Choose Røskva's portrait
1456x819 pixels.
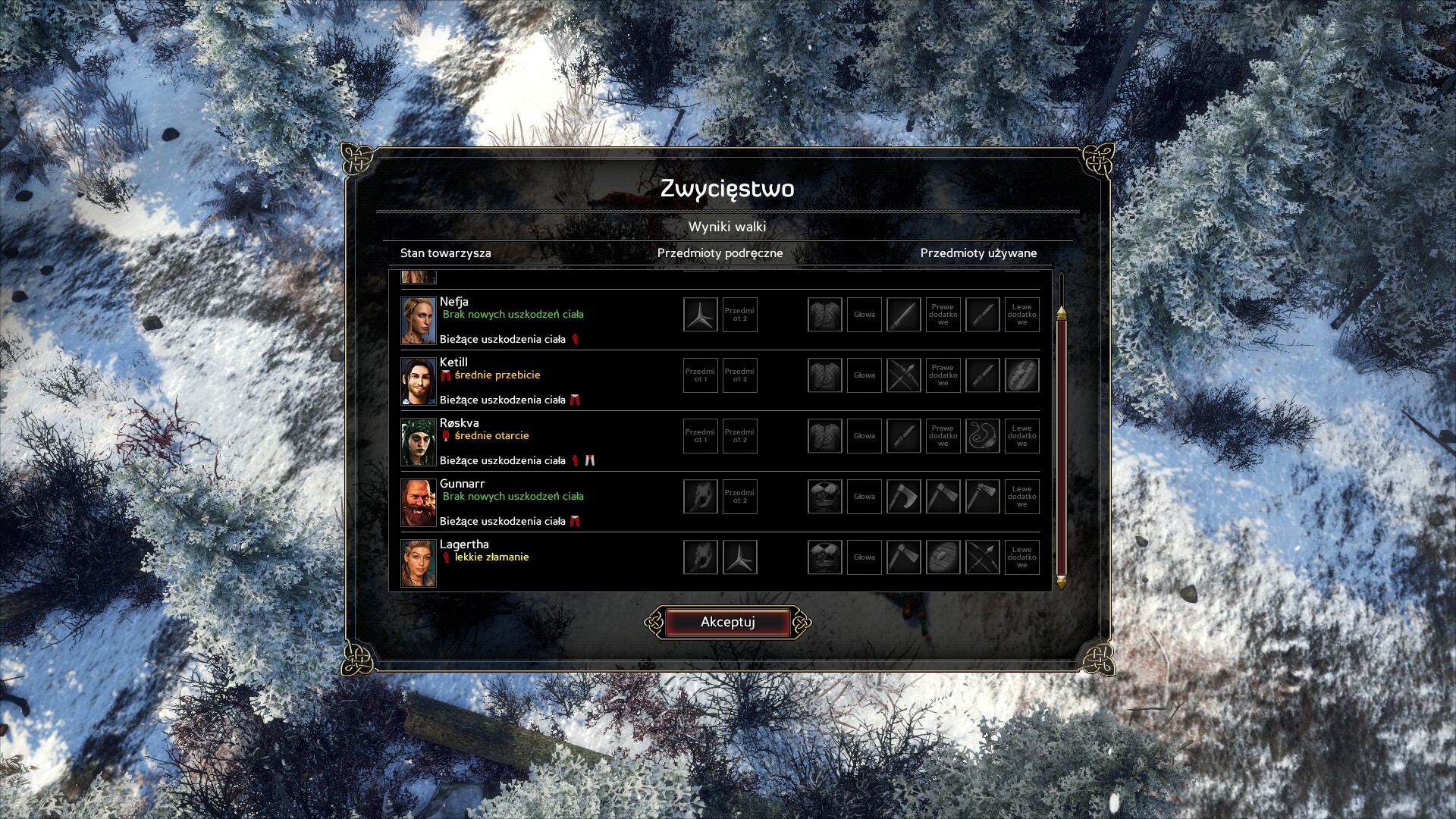(x=418, y=441)
